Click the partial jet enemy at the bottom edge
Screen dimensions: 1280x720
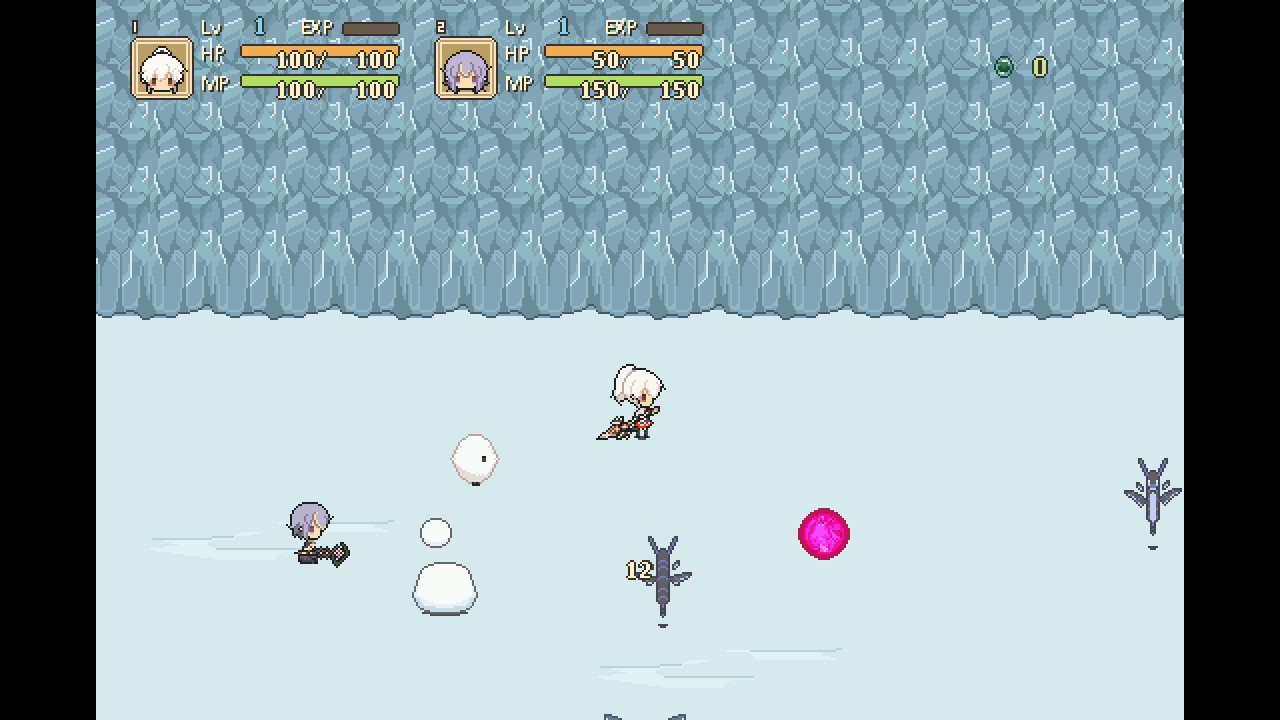coord(643,715)
